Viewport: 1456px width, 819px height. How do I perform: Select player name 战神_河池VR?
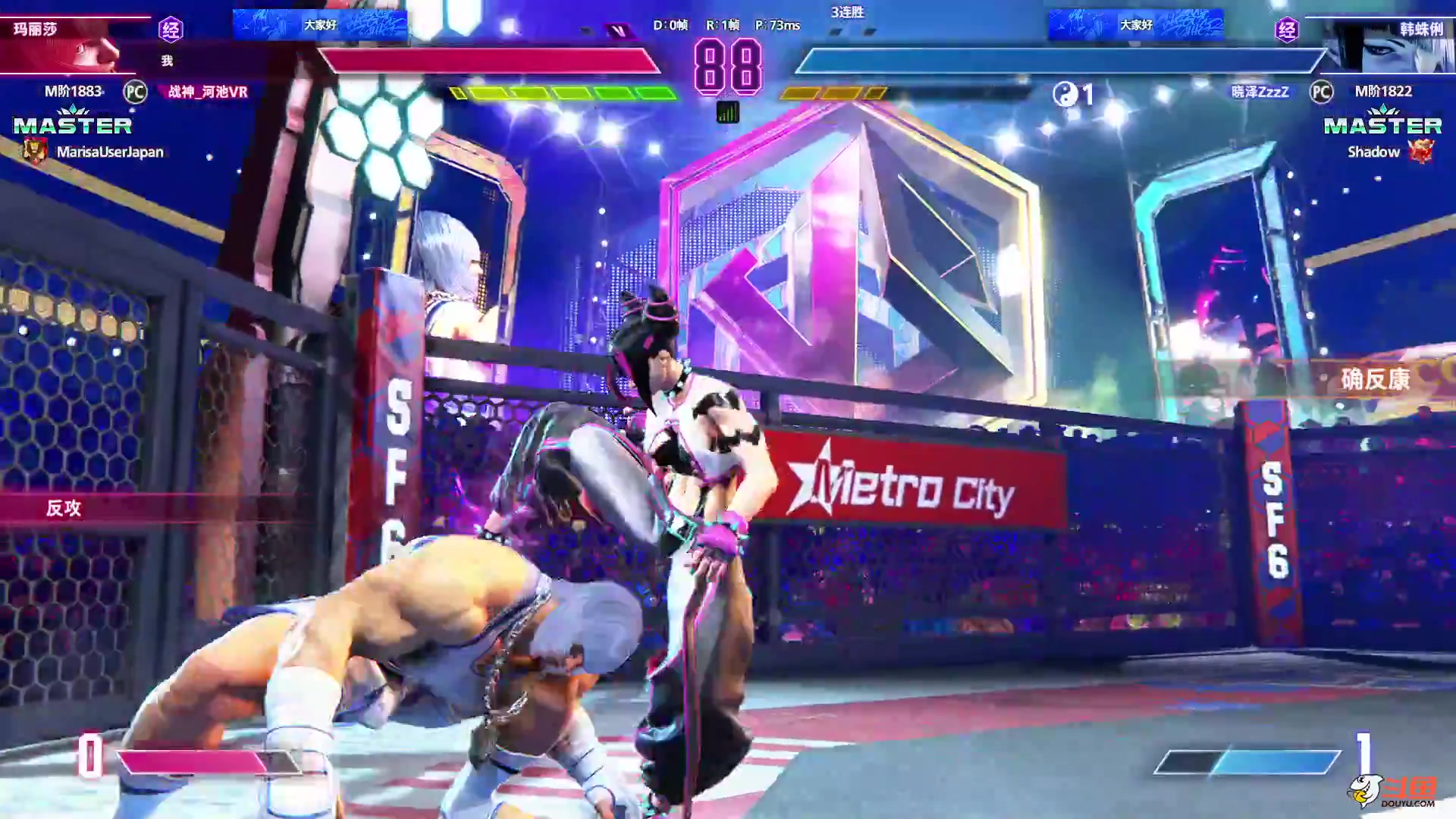click(208, 92)
